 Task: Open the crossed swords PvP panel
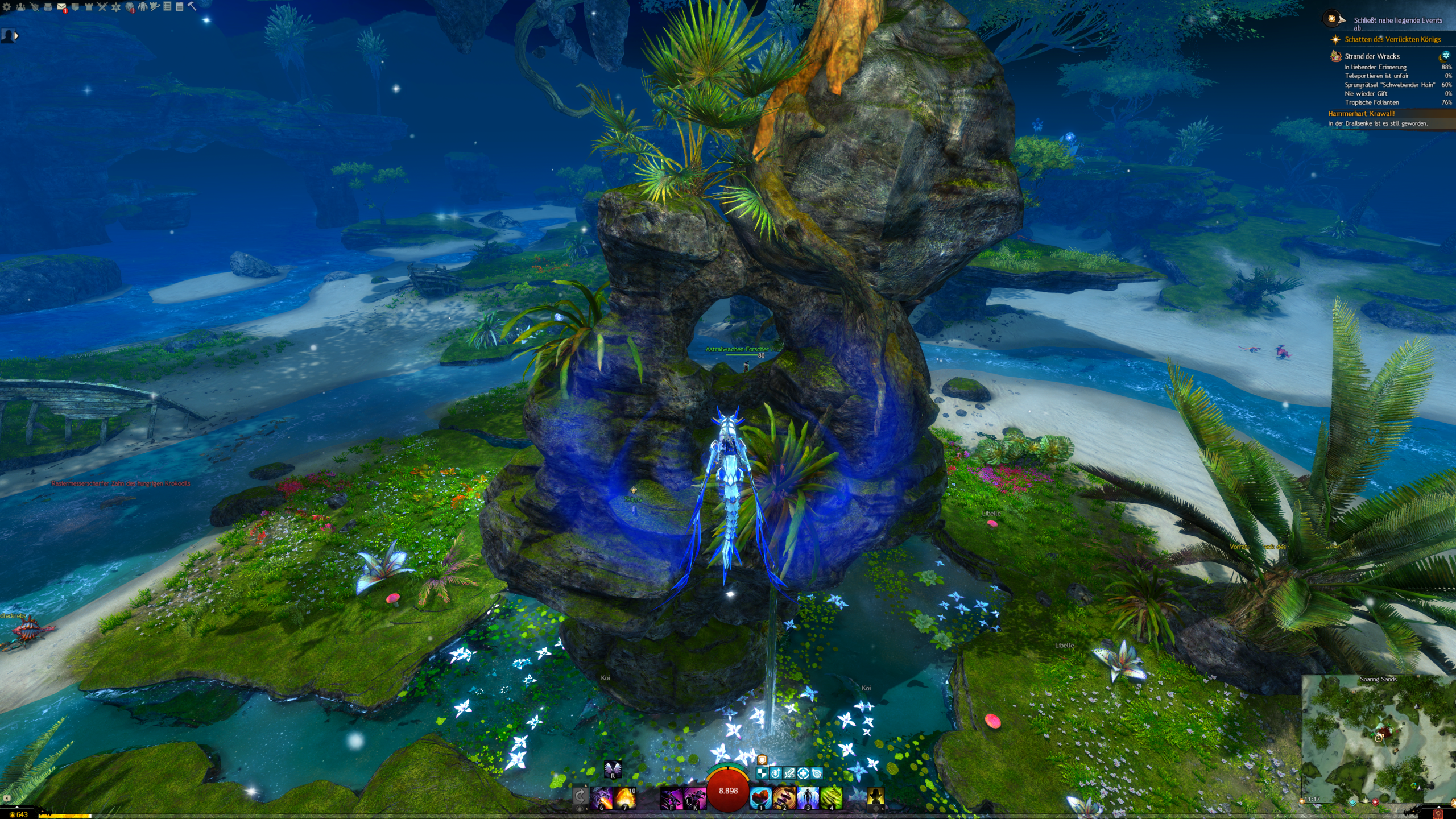tap(102, 7)
